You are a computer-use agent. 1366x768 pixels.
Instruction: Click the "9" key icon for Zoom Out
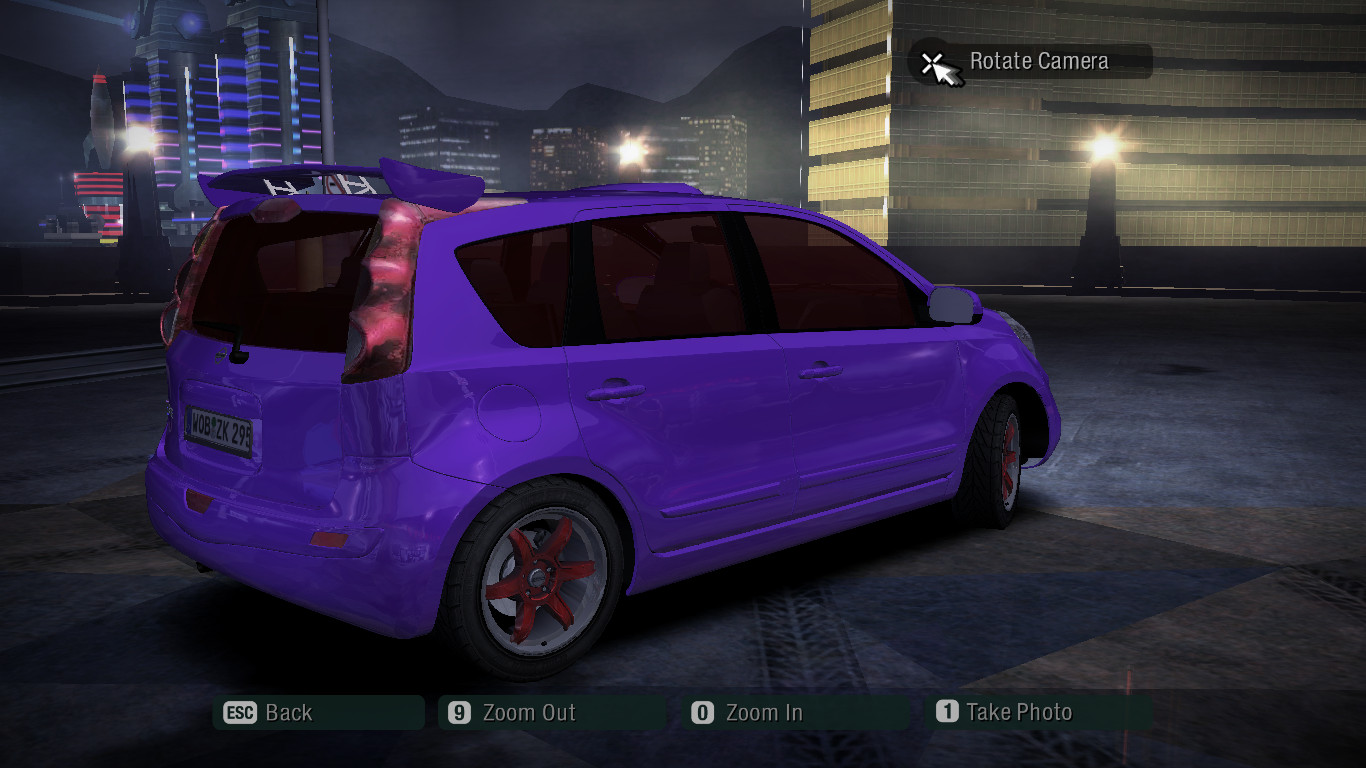pyautogui.click(x=457, y=712)
